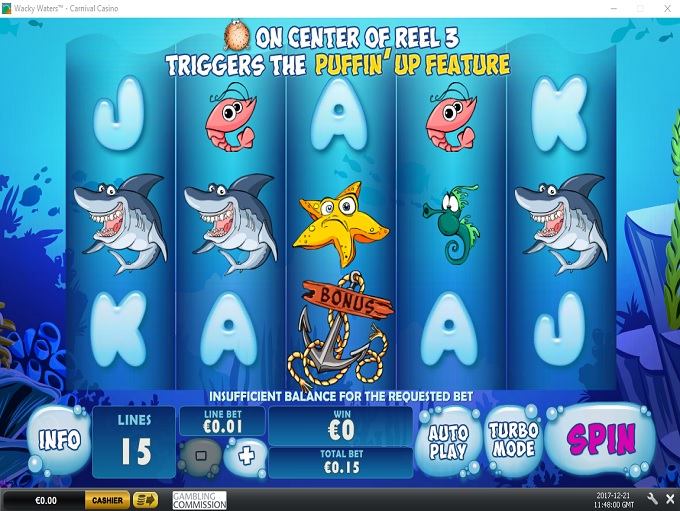Open the Gambling Commission link
Screen dimensions: 680x511
click(199, 500)
